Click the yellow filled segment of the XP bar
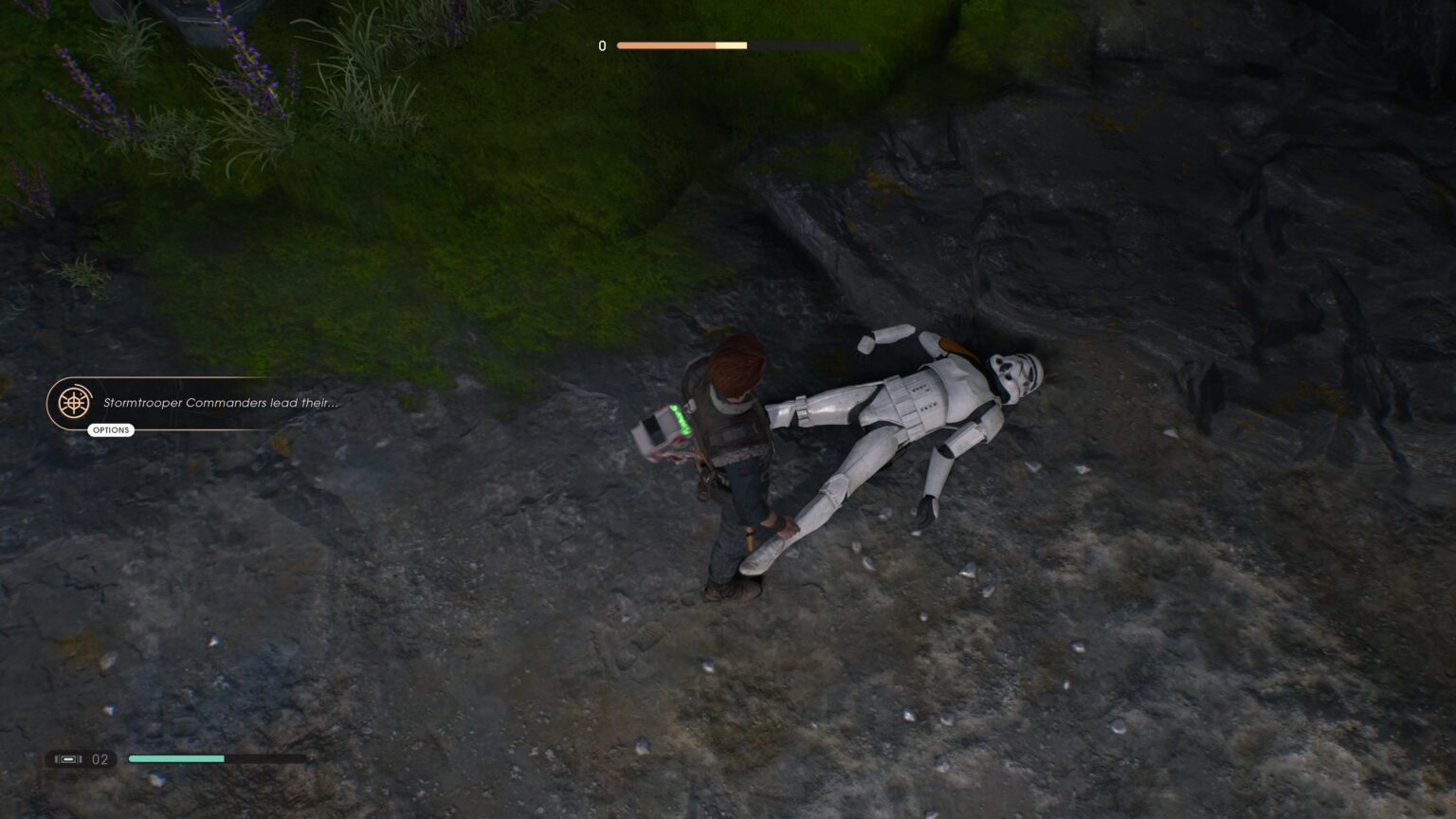 [732, 45]
